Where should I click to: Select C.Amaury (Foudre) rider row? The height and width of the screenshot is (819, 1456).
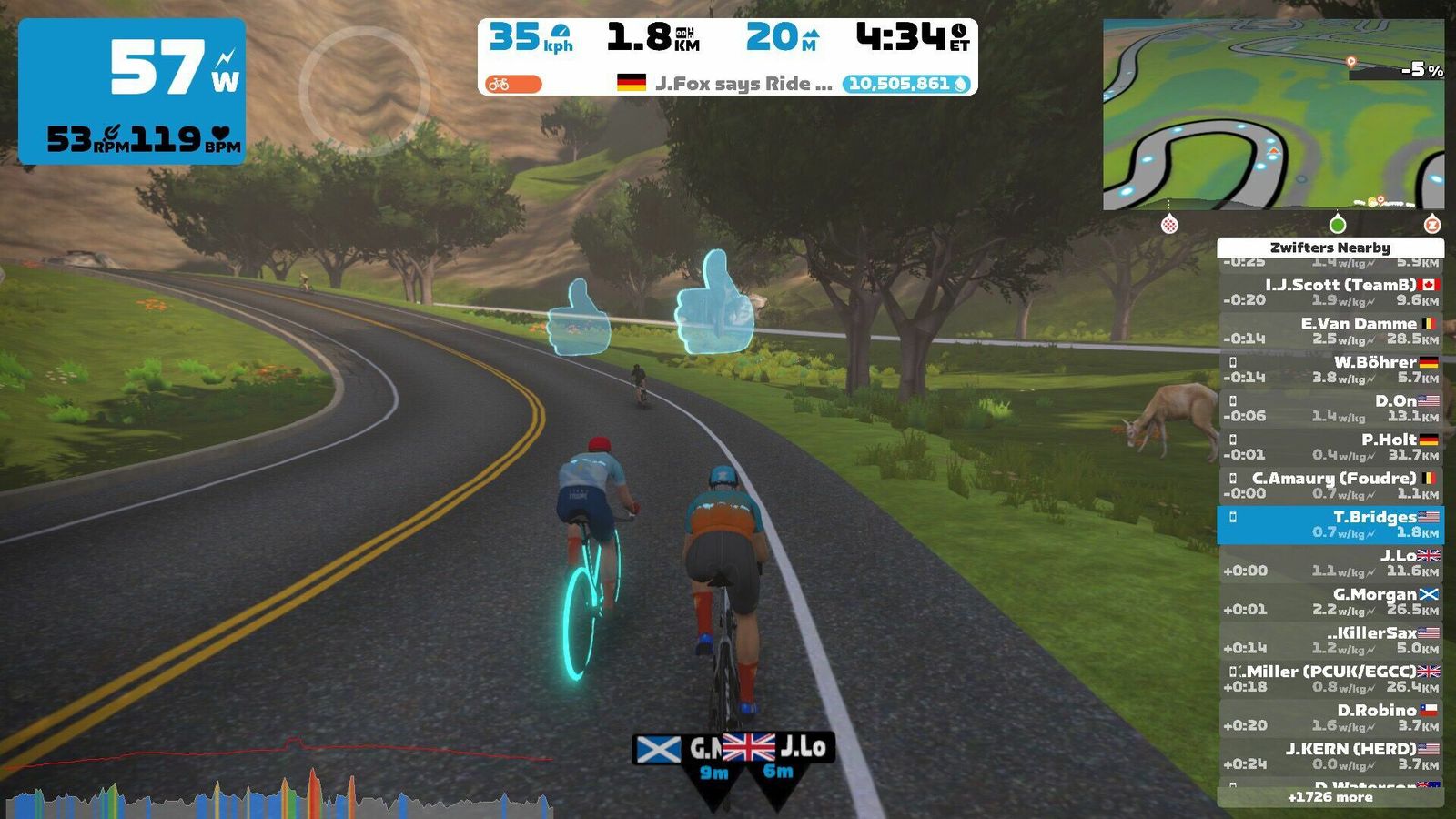(x=1330, y=485)
